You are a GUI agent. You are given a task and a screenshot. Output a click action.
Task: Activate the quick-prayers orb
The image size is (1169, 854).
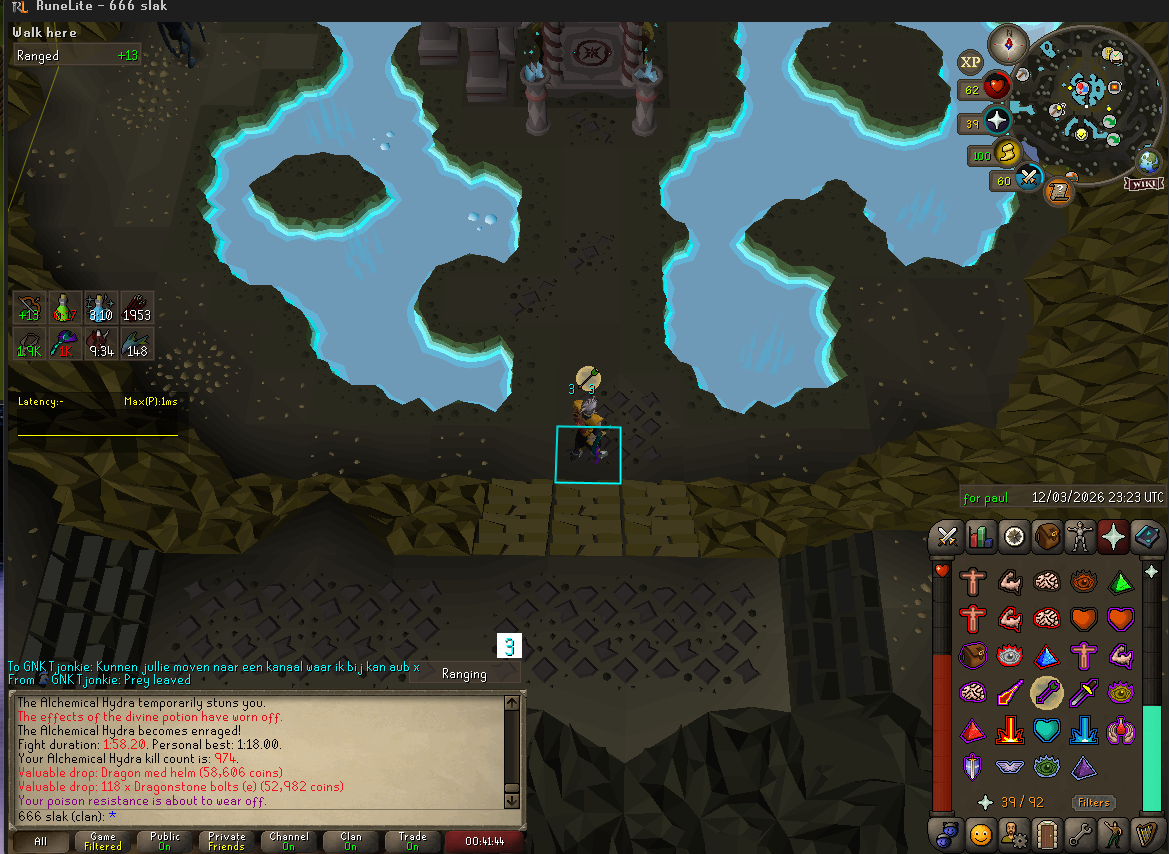click(997, 122)
